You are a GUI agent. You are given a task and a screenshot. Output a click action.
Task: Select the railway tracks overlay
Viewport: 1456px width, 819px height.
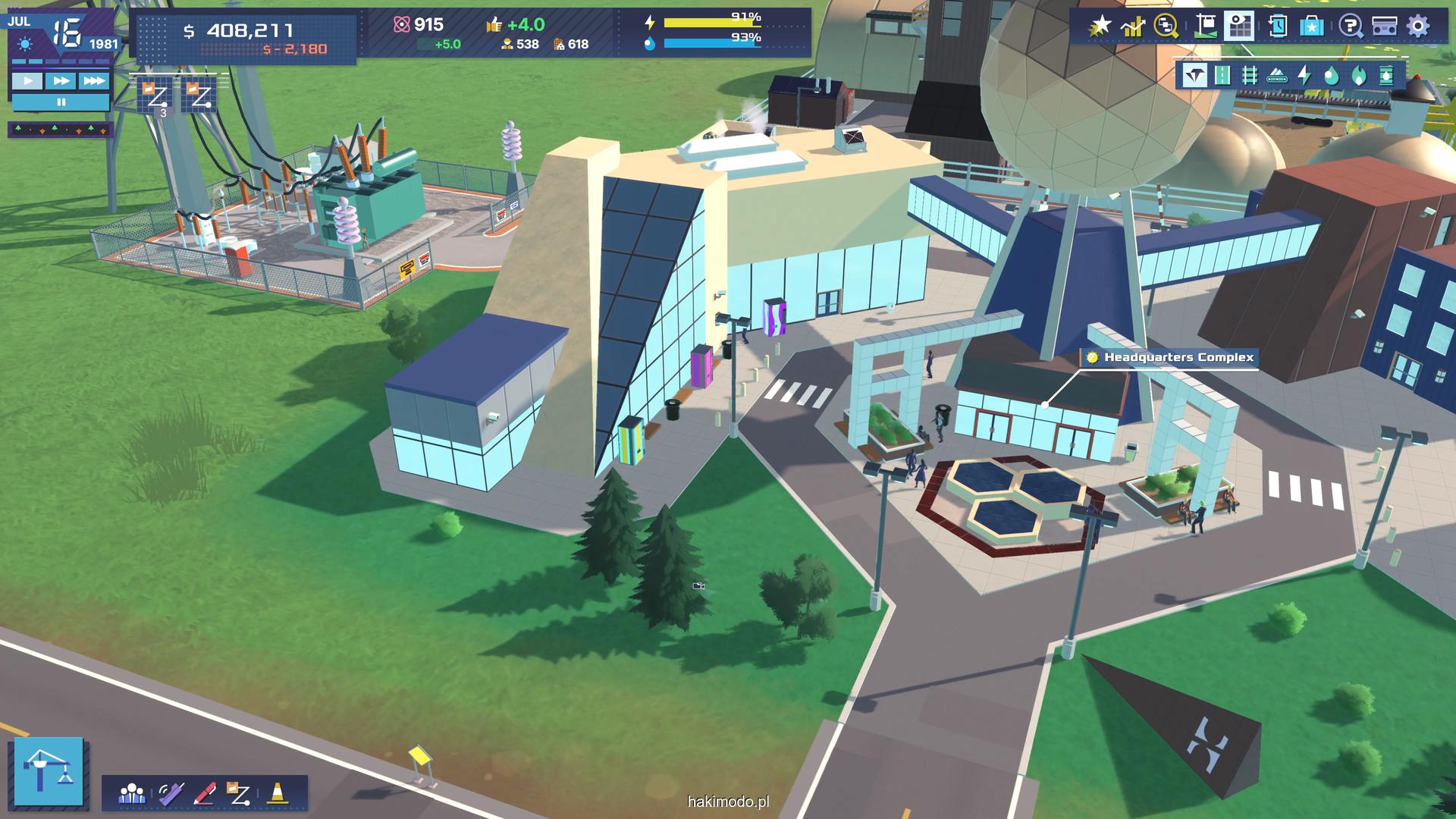tap(1250, 75)
